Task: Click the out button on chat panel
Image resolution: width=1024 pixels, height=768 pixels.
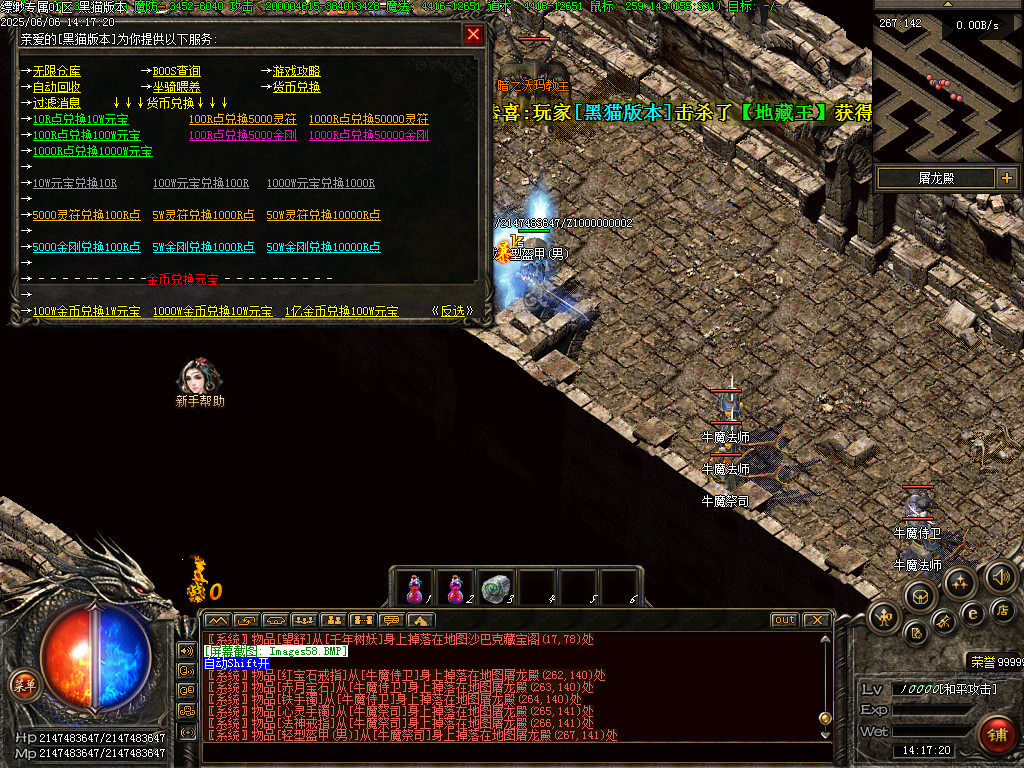Action: [784, 620]
